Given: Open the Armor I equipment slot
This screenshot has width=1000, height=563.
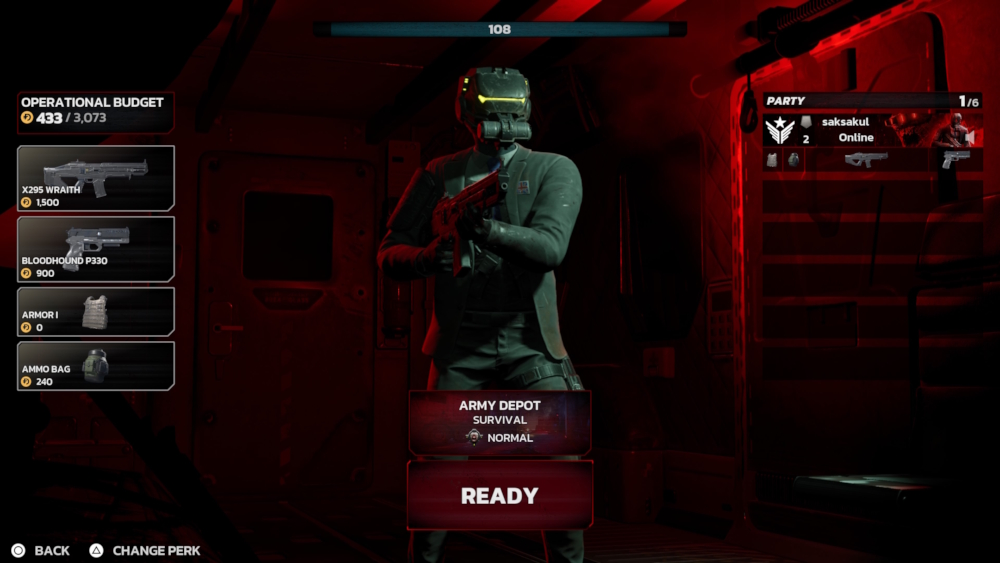Looking at the screenshot, I should tap(96, 311).
